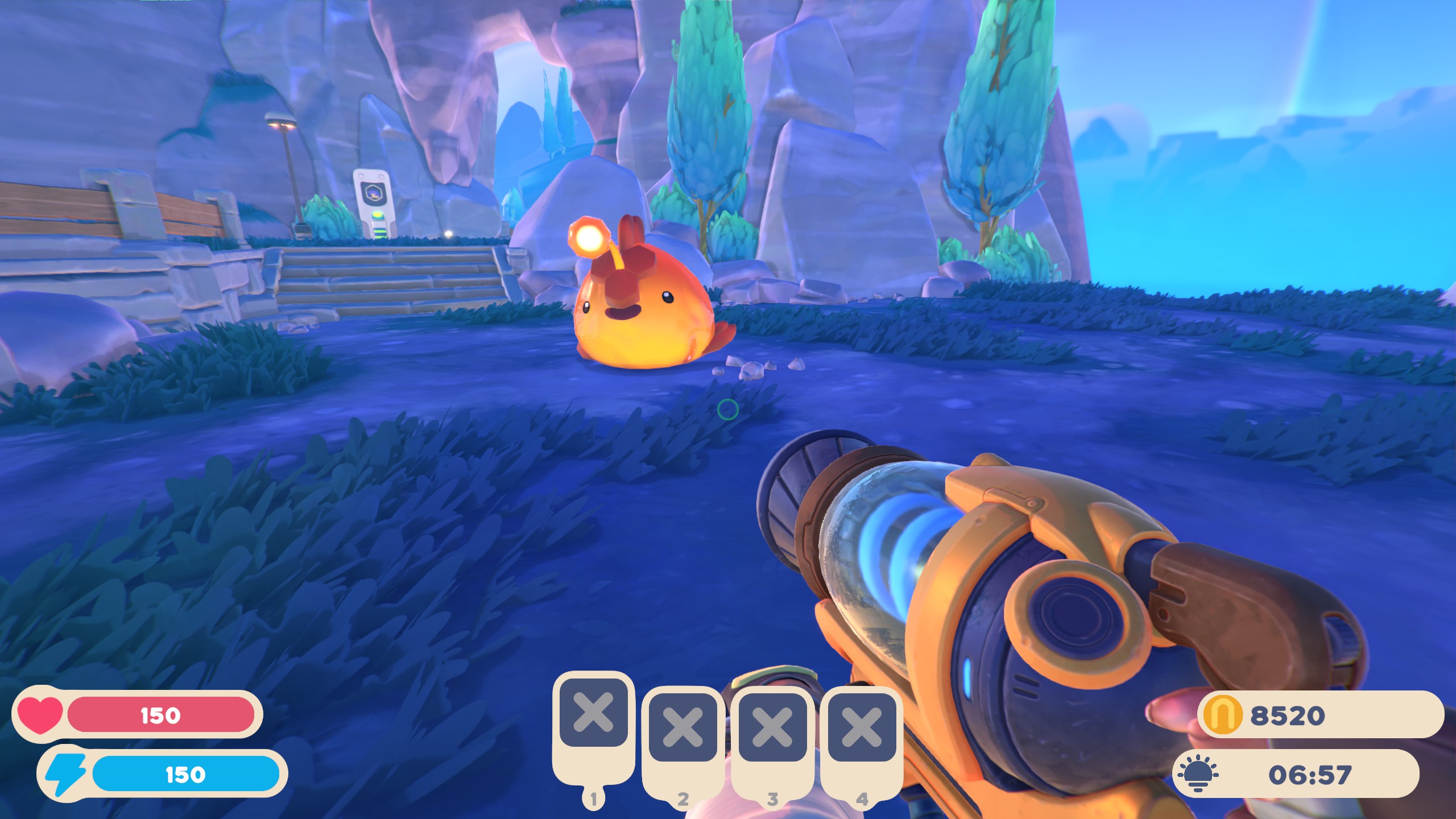Activate empty vacpack slot number 4
1456x819 pixels.
click(x=862, y=727)
